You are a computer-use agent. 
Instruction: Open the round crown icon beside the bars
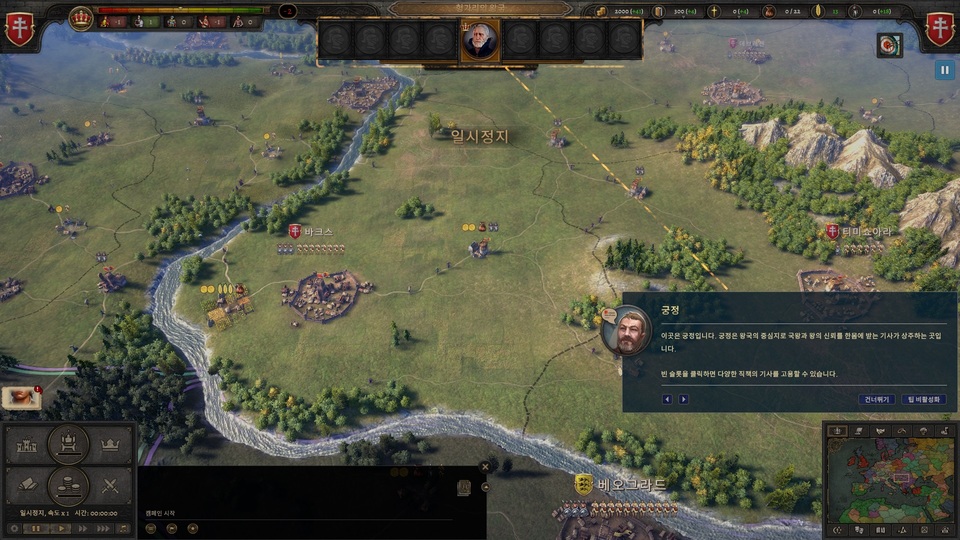click(81, 18)
